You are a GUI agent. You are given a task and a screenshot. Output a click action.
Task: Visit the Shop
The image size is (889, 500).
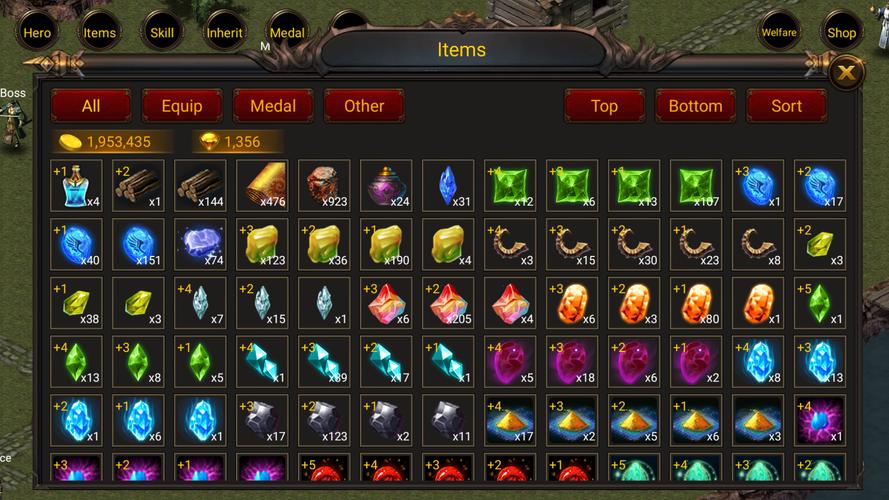tap(841, 32)
